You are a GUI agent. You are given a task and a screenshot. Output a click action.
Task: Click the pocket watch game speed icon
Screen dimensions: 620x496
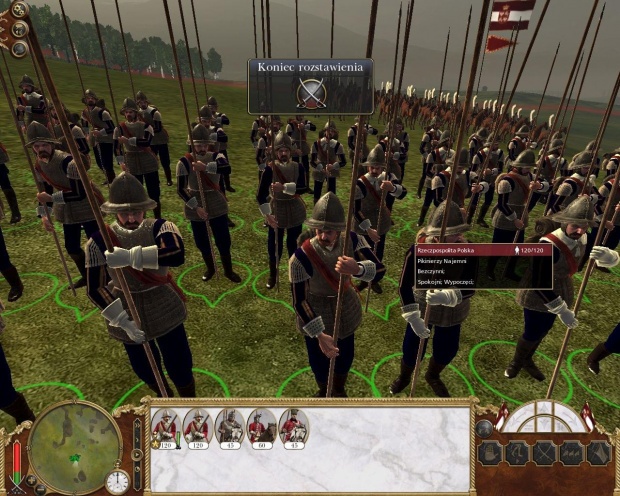pyautogui.click(x=117, y=480)
